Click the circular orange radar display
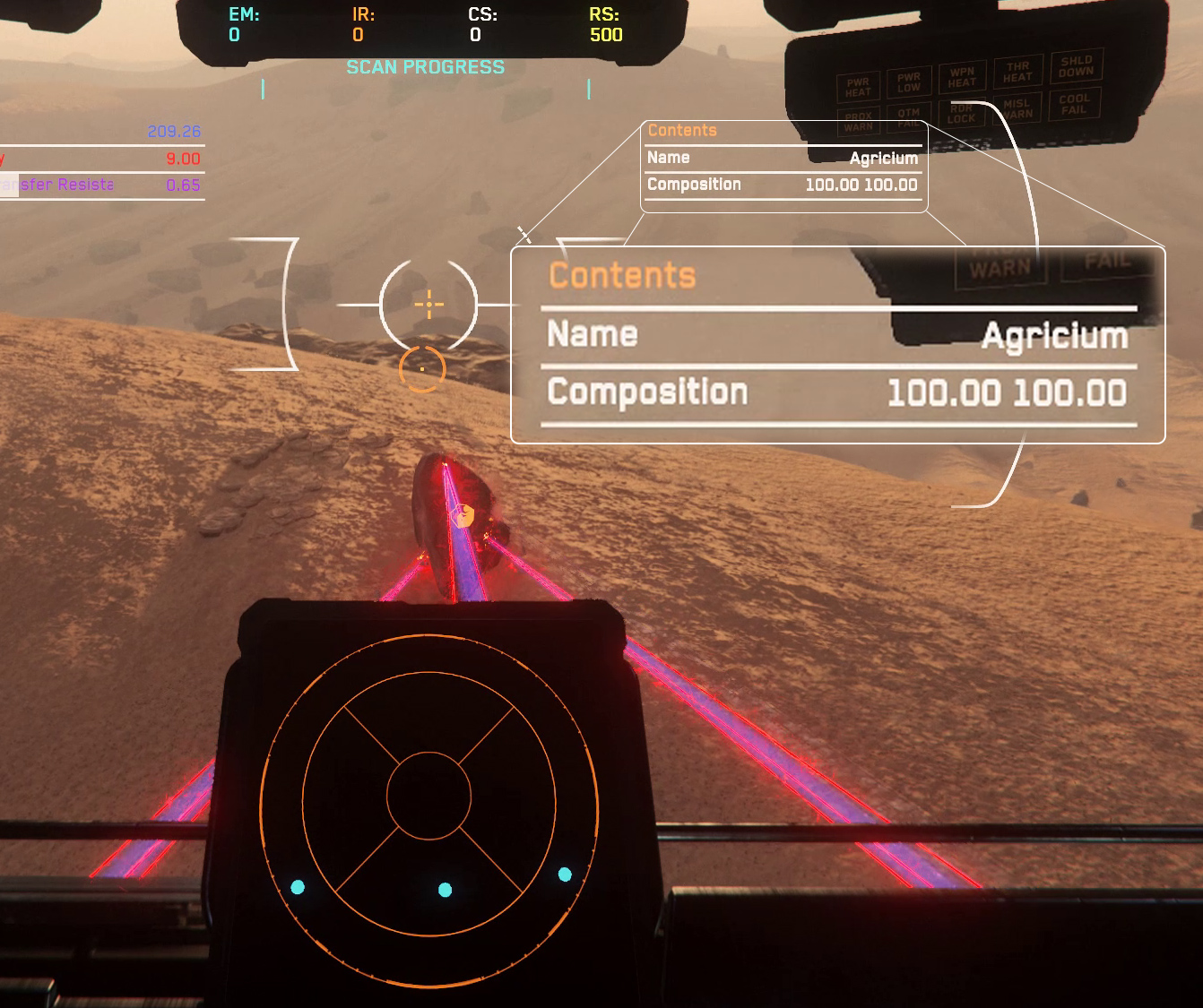1203x1008 pixels. [x=428, y=795]
